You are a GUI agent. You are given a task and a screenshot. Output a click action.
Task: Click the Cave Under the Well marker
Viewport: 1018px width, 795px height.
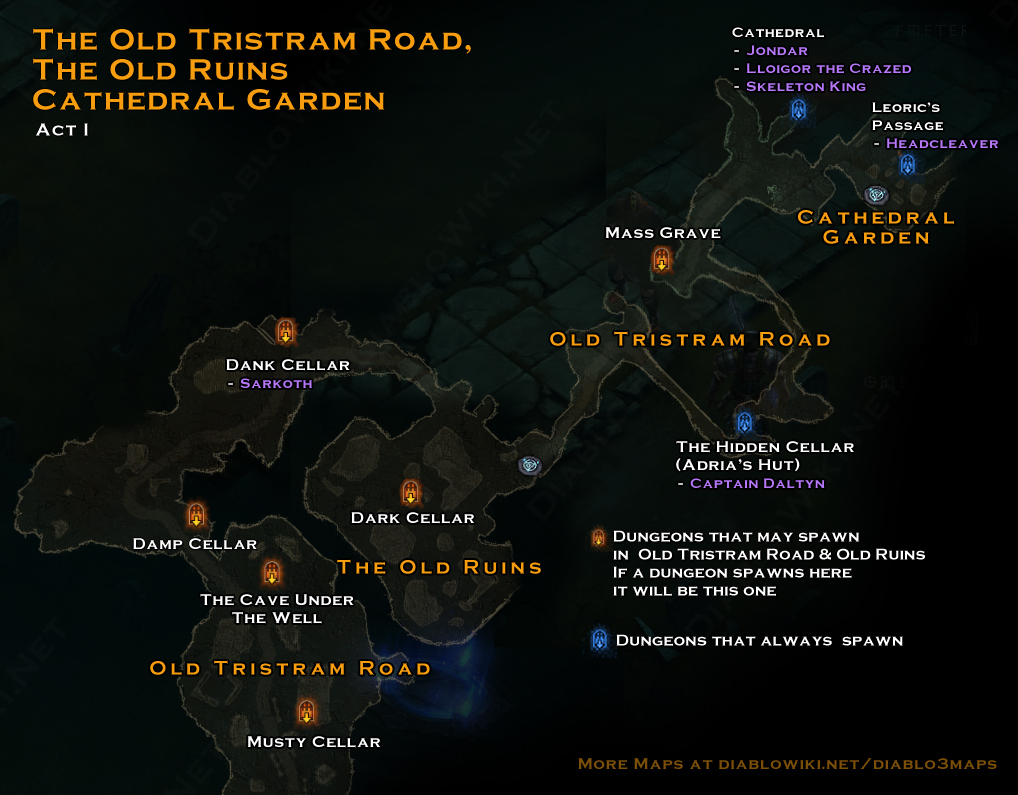coord(271,573)
